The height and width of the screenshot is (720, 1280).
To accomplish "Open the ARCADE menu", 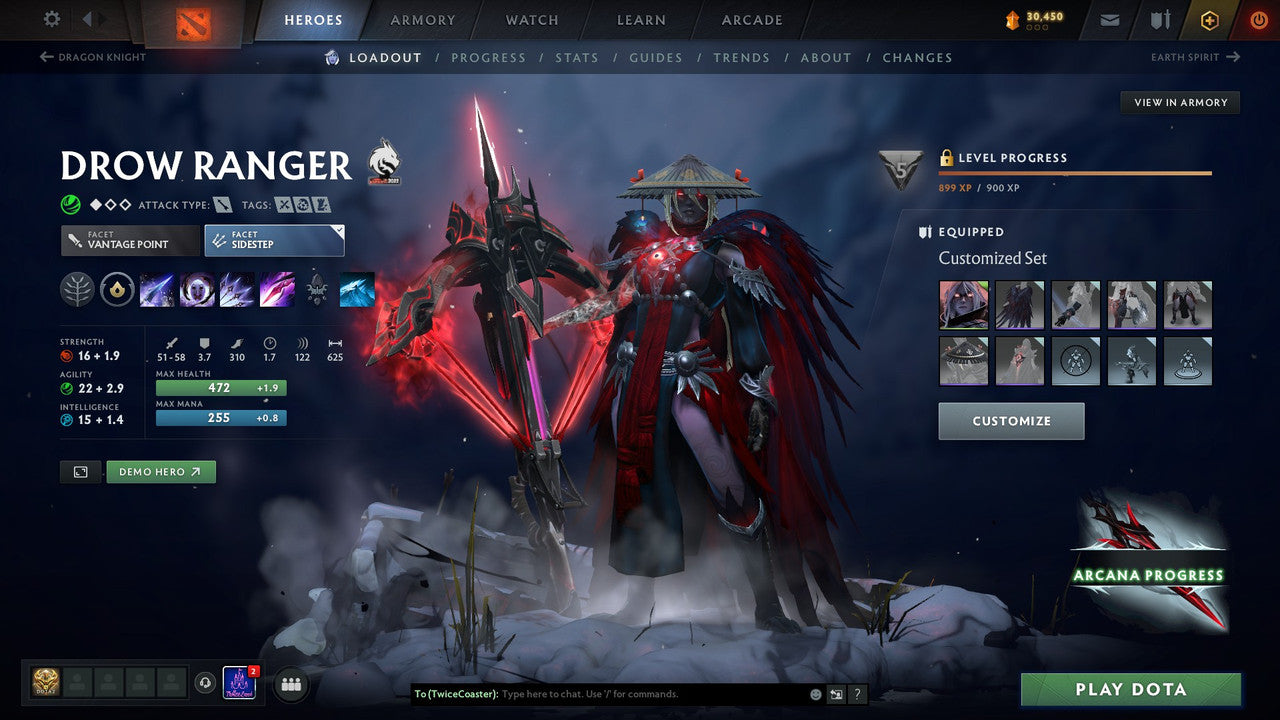I will pos(751,20).
